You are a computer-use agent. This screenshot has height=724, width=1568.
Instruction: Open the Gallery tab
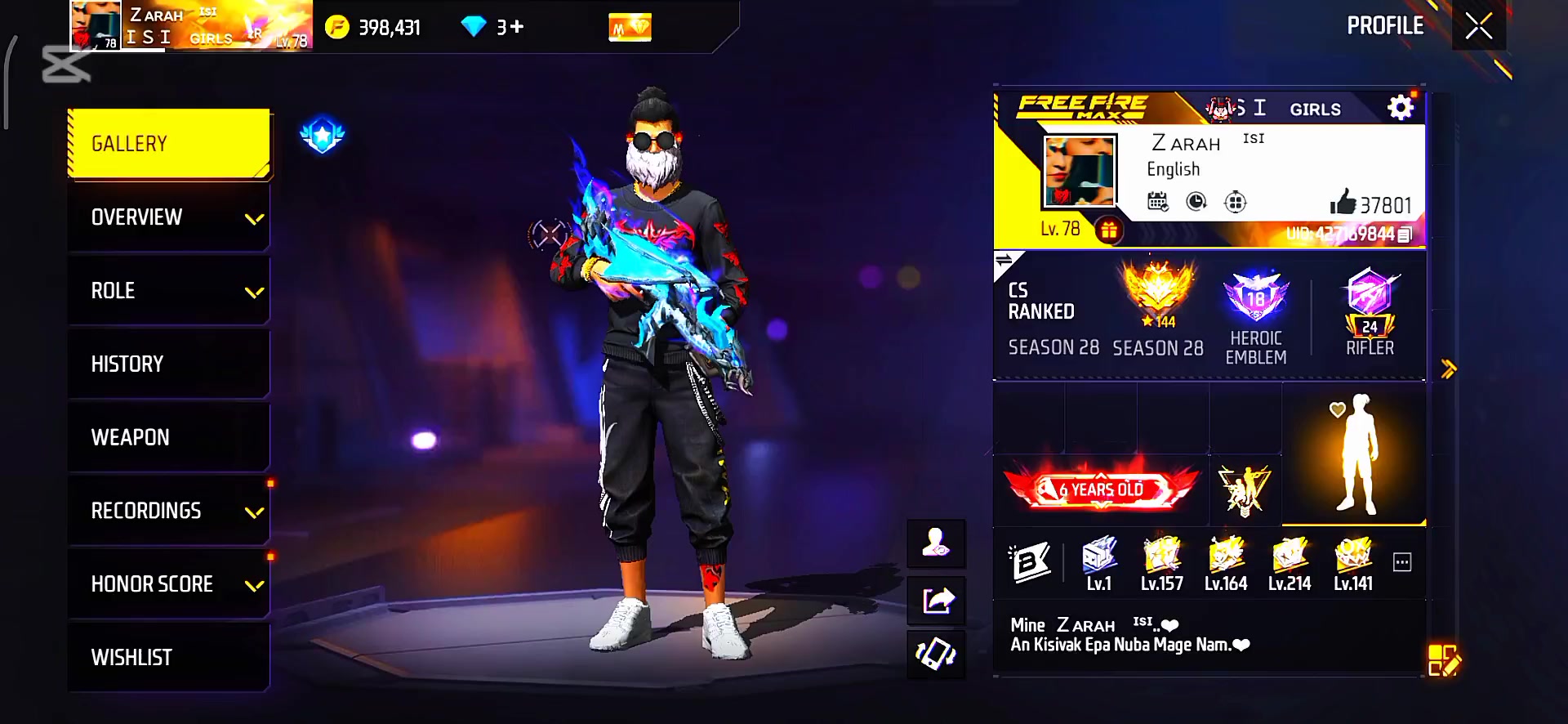click(169, 144)
